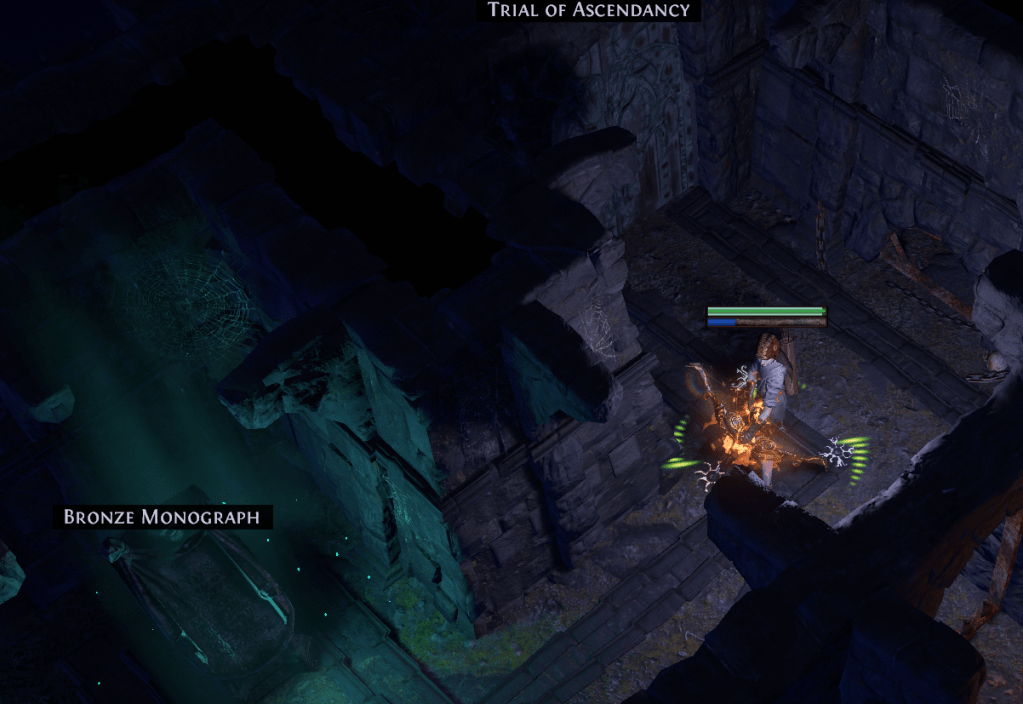The width and height of the screenshot is (1023, 704).
Task: Pick up the Bronze Monograph item label
Action: click(x=162, y=517)
